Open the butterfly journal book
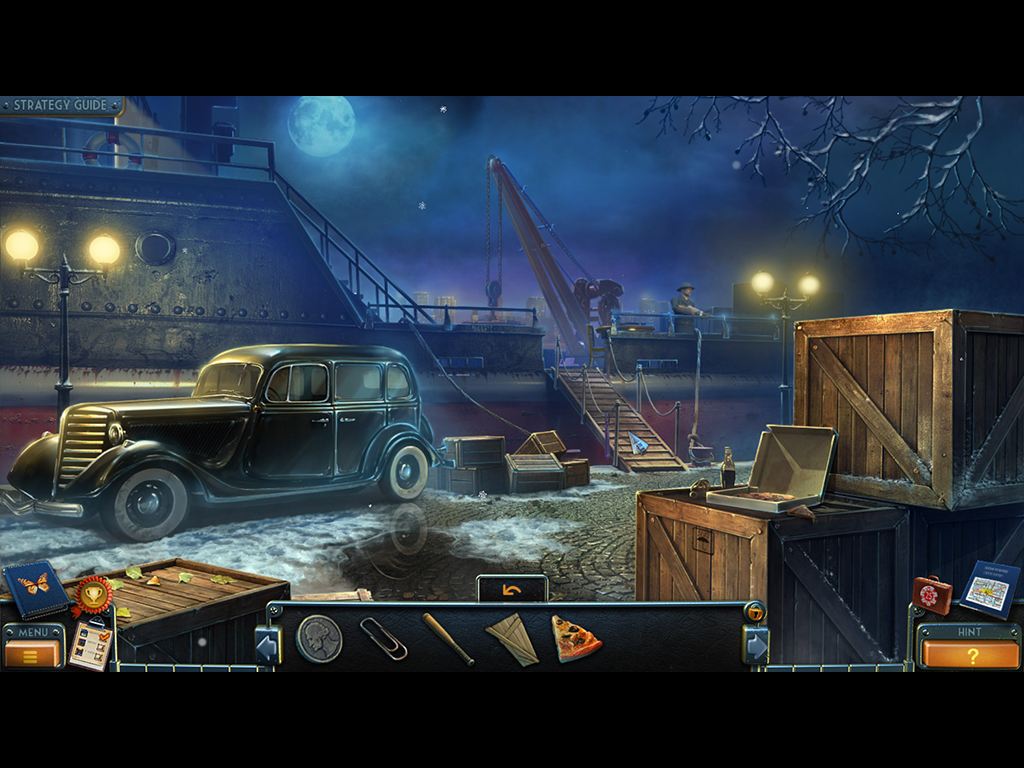Screen dimensions: 1024x768 click(35, 588)
